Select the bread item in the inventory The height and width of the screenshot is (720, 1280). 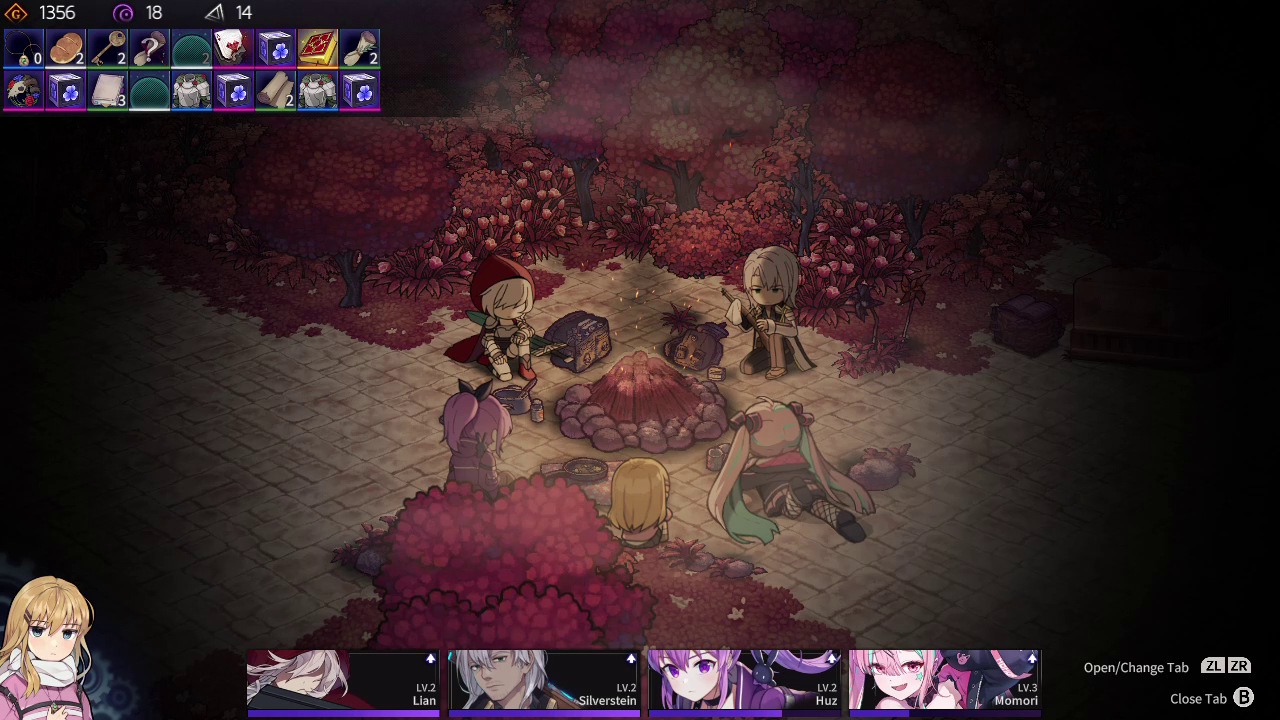66,48
